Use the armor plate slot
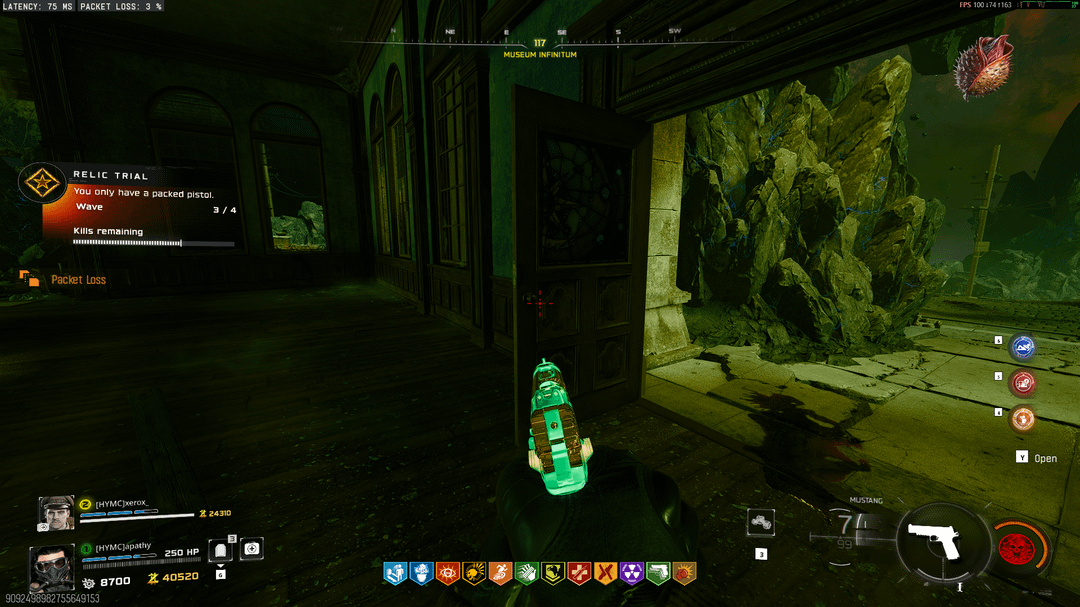1080x607 pixels. [220, 550]
